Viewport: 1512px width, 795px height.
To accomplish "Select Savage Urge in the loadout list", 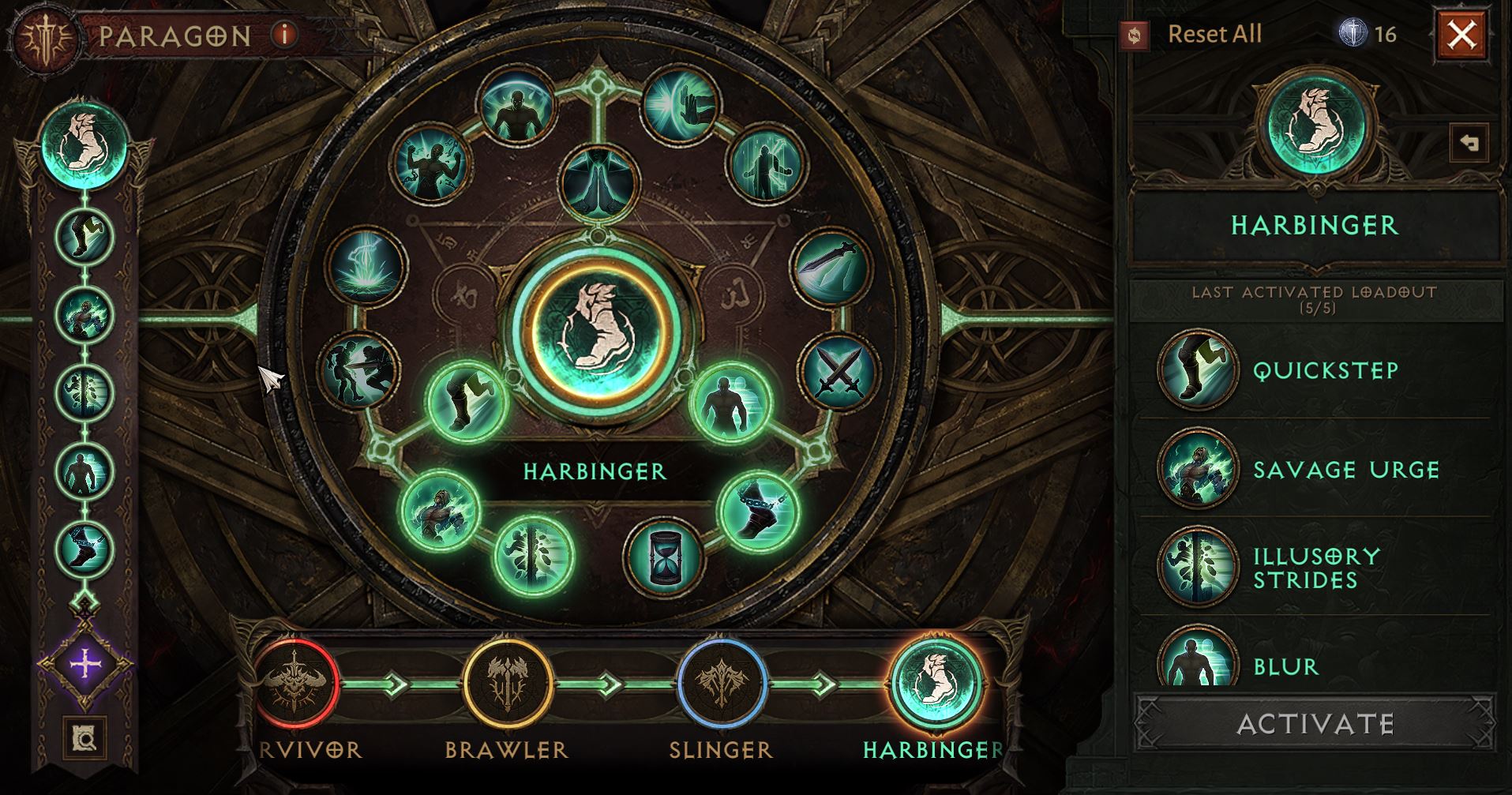I will tap(1198, 469).
